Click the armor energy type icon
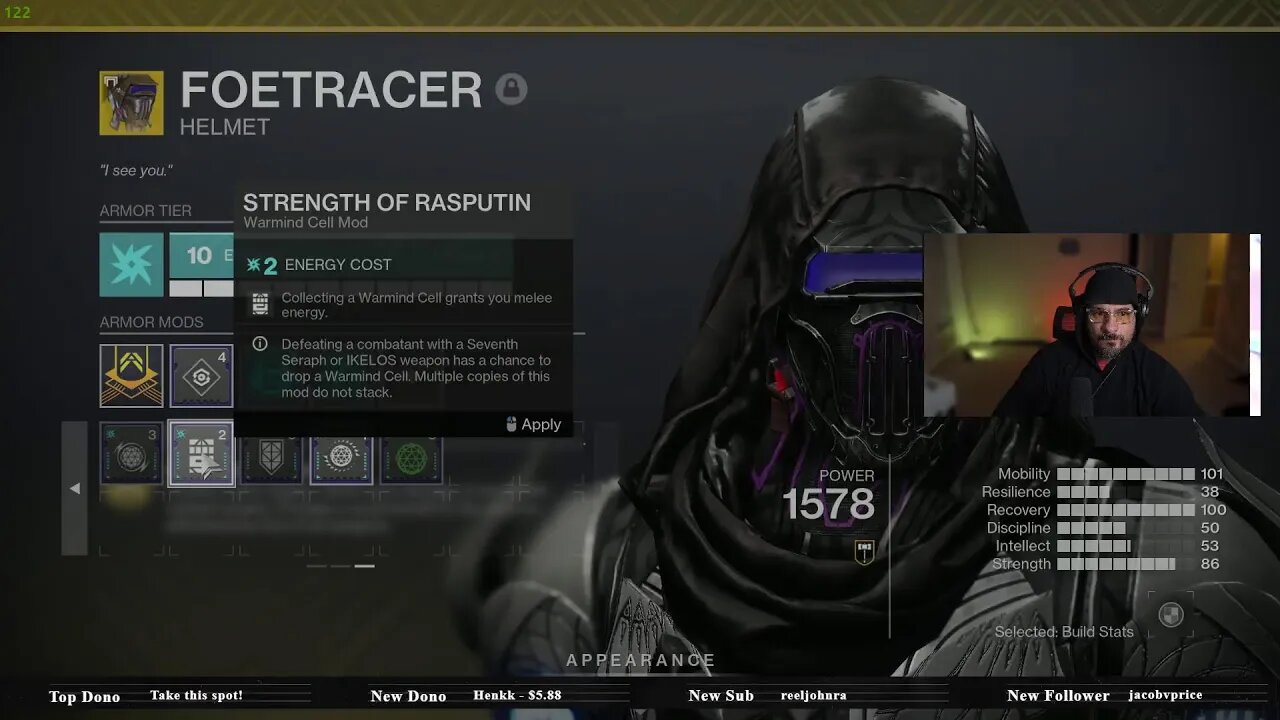Image resolution: width=1280 pixels, height=720 pixels. point(131,265)
